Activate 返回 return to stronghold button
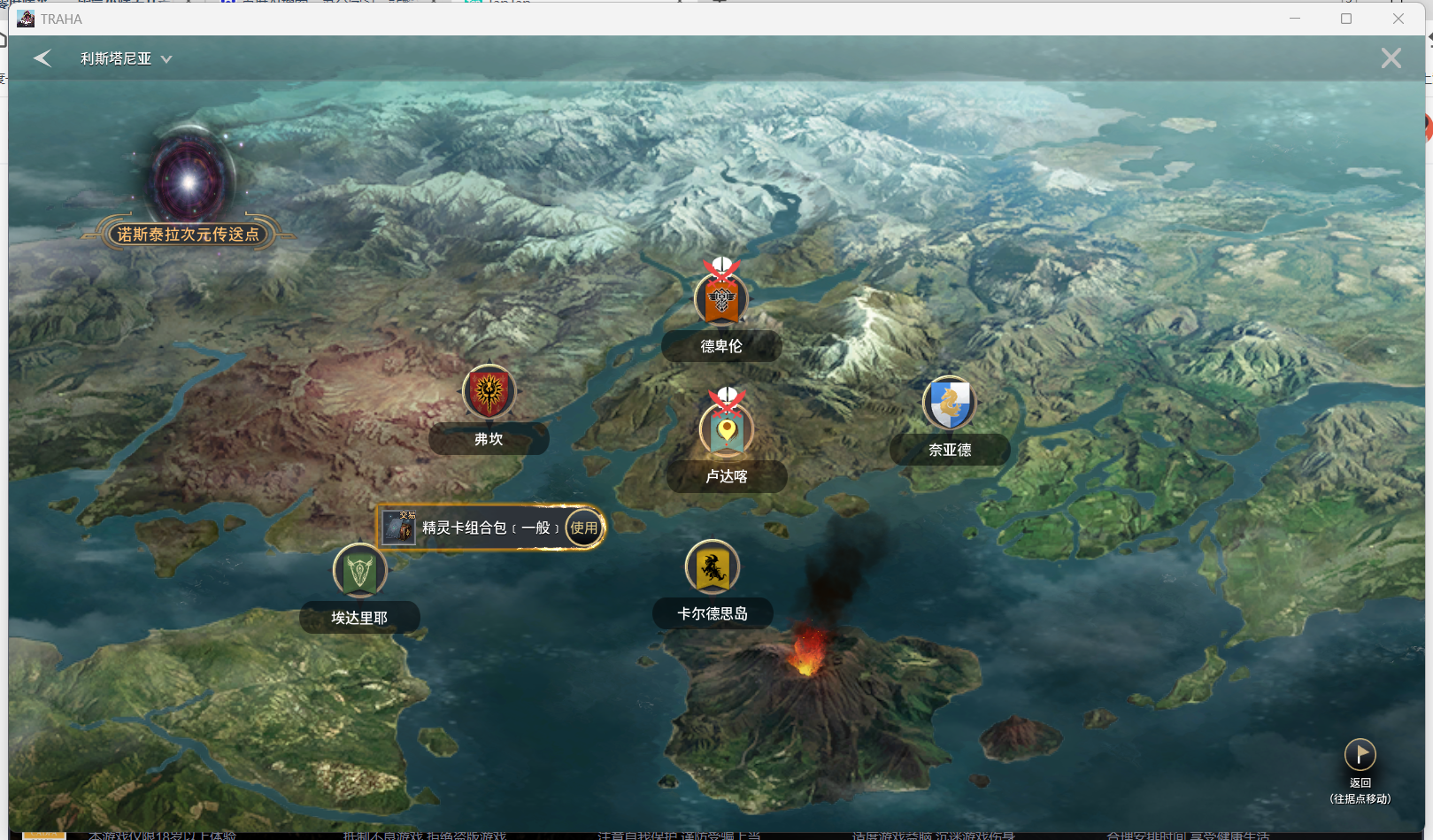1433x840 pixels. (1360, 755)
